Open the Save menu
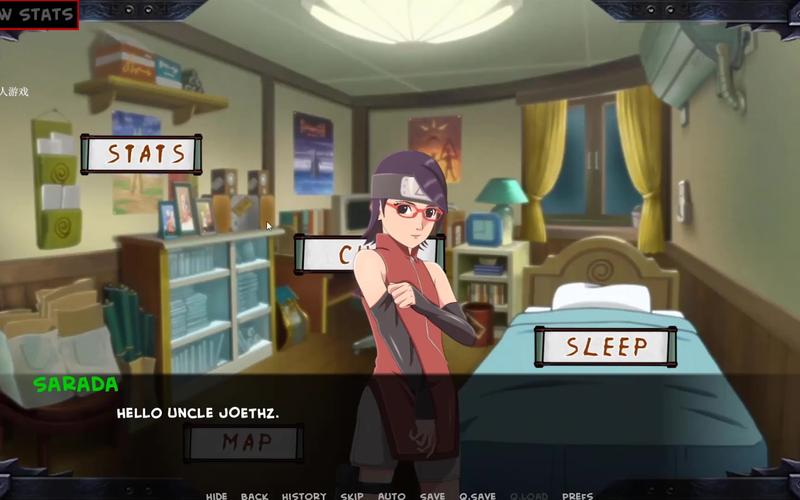The width and height of the screenshot is (800, 500). tap(433, 495)
